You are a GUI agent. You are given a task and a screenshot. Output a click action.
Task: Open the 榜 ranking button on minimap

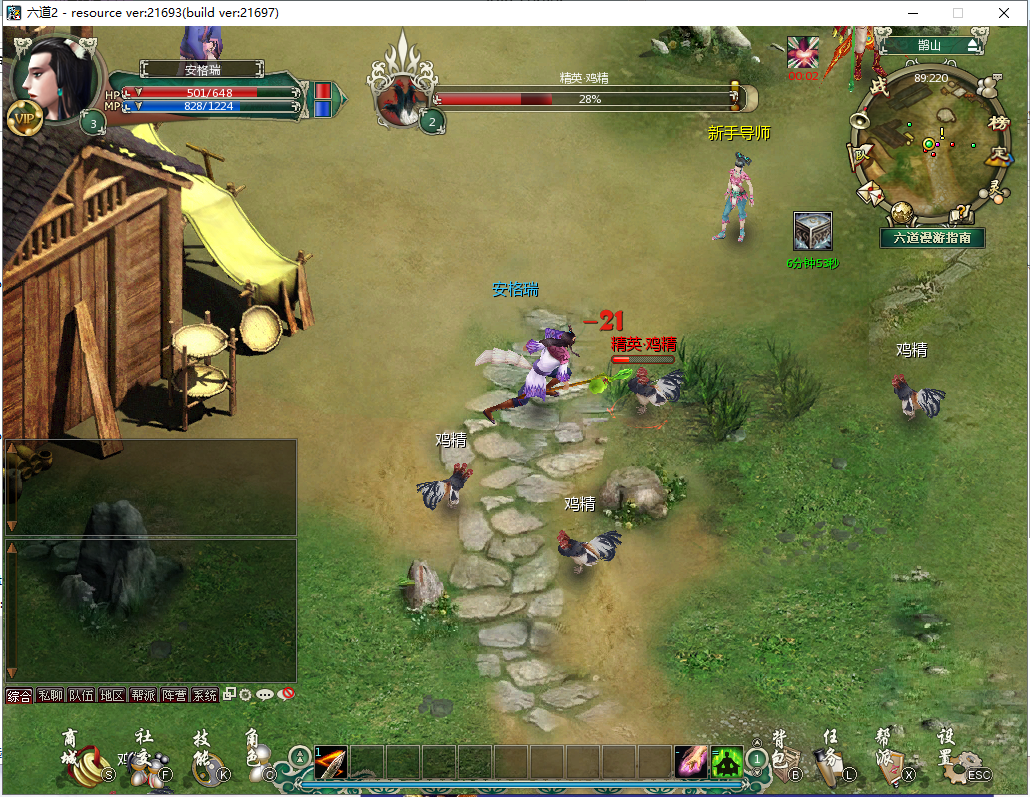997,122
